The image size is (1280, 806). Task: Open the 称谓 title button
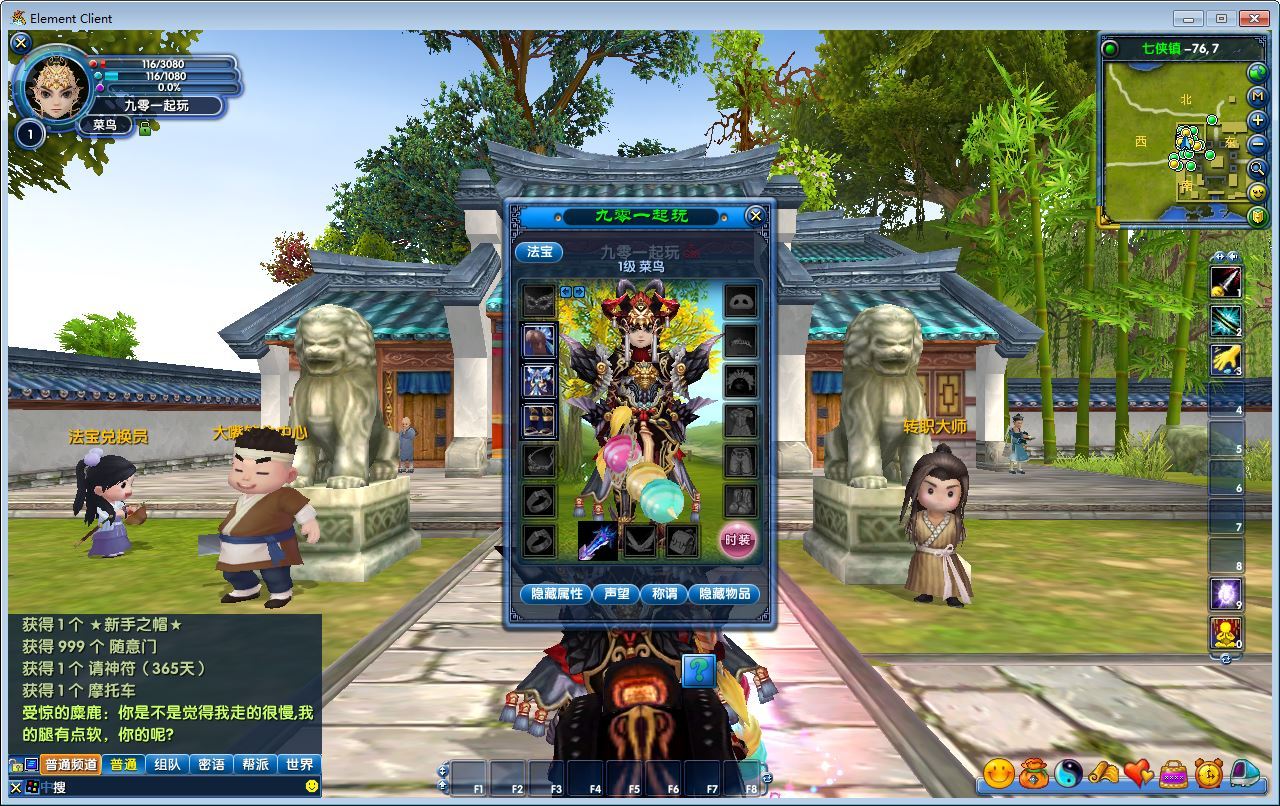tap(664, 594)
